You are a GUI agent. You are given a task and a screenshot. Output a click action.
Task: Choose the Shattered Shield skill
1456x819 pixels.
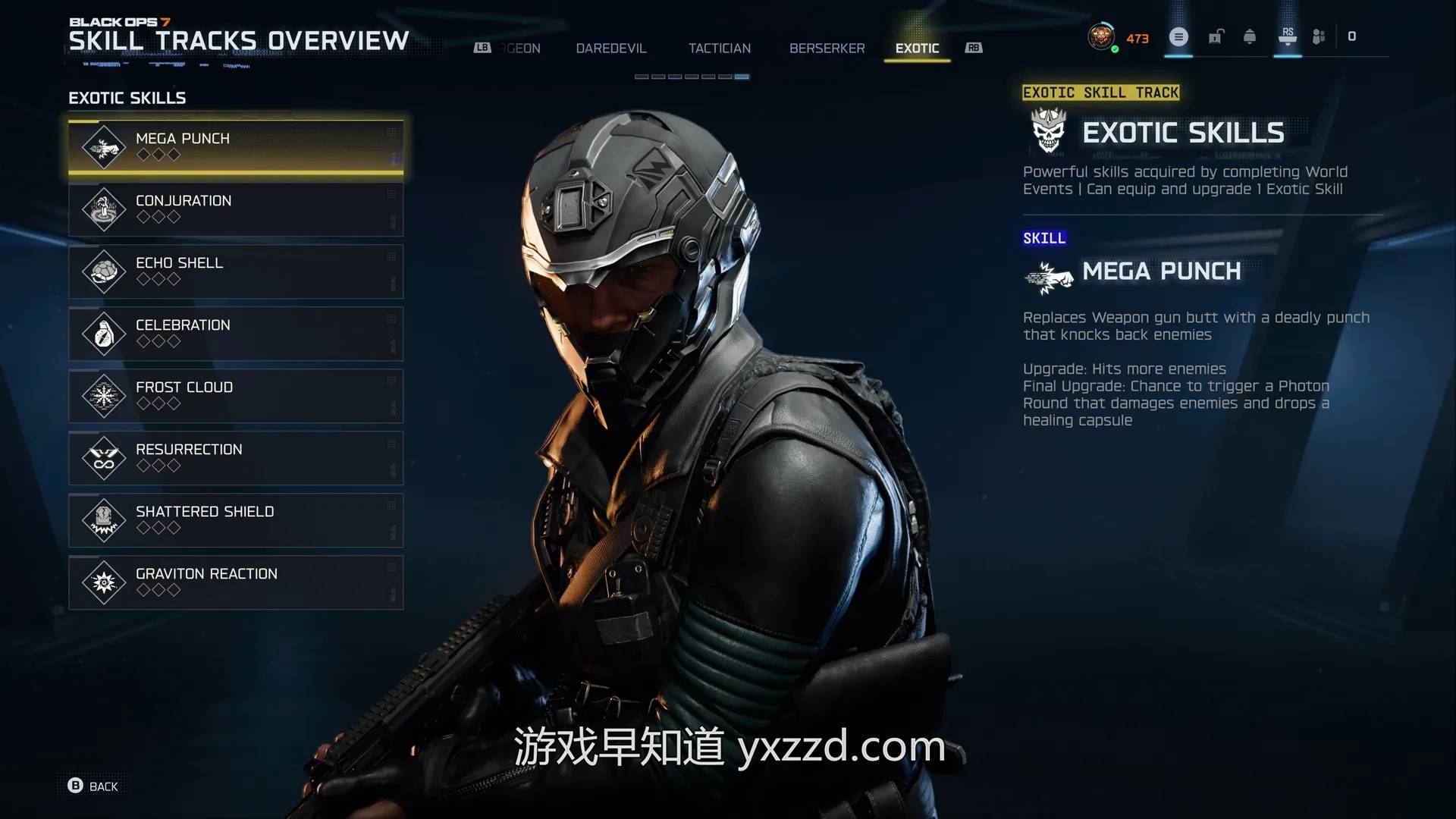point(235,519)
